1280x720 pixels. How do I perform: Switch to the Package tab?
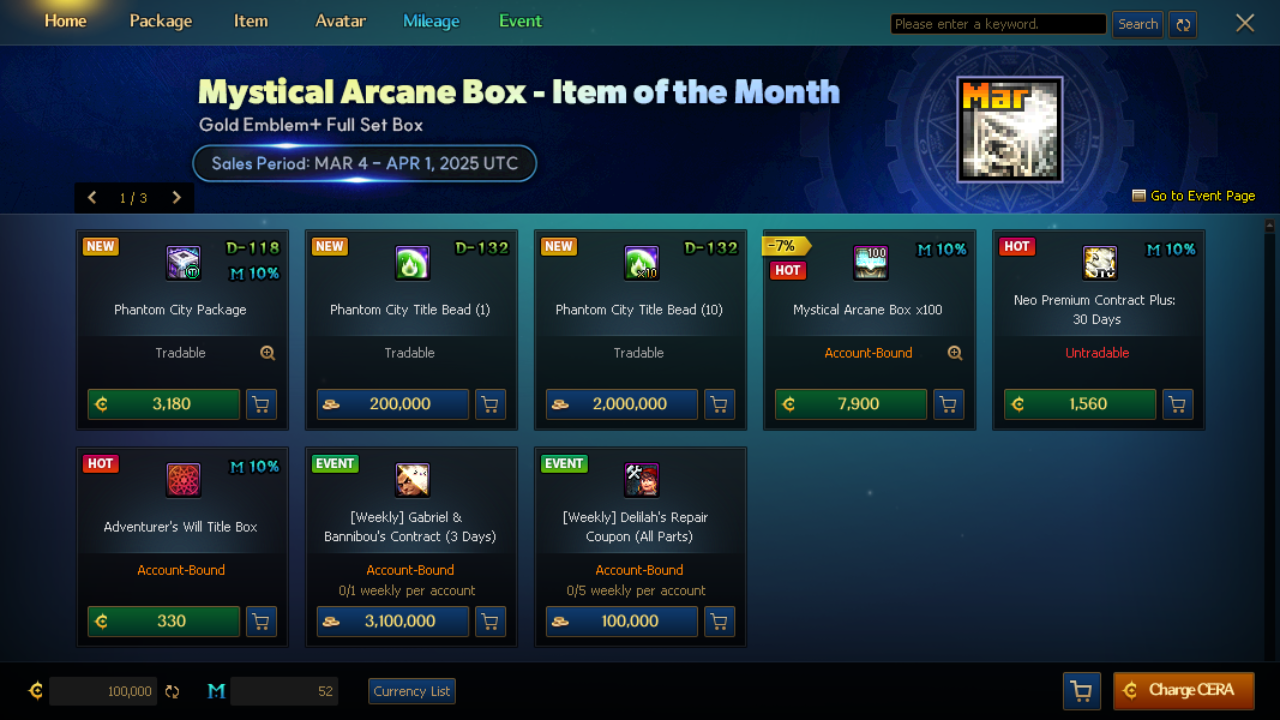point(160,21)
